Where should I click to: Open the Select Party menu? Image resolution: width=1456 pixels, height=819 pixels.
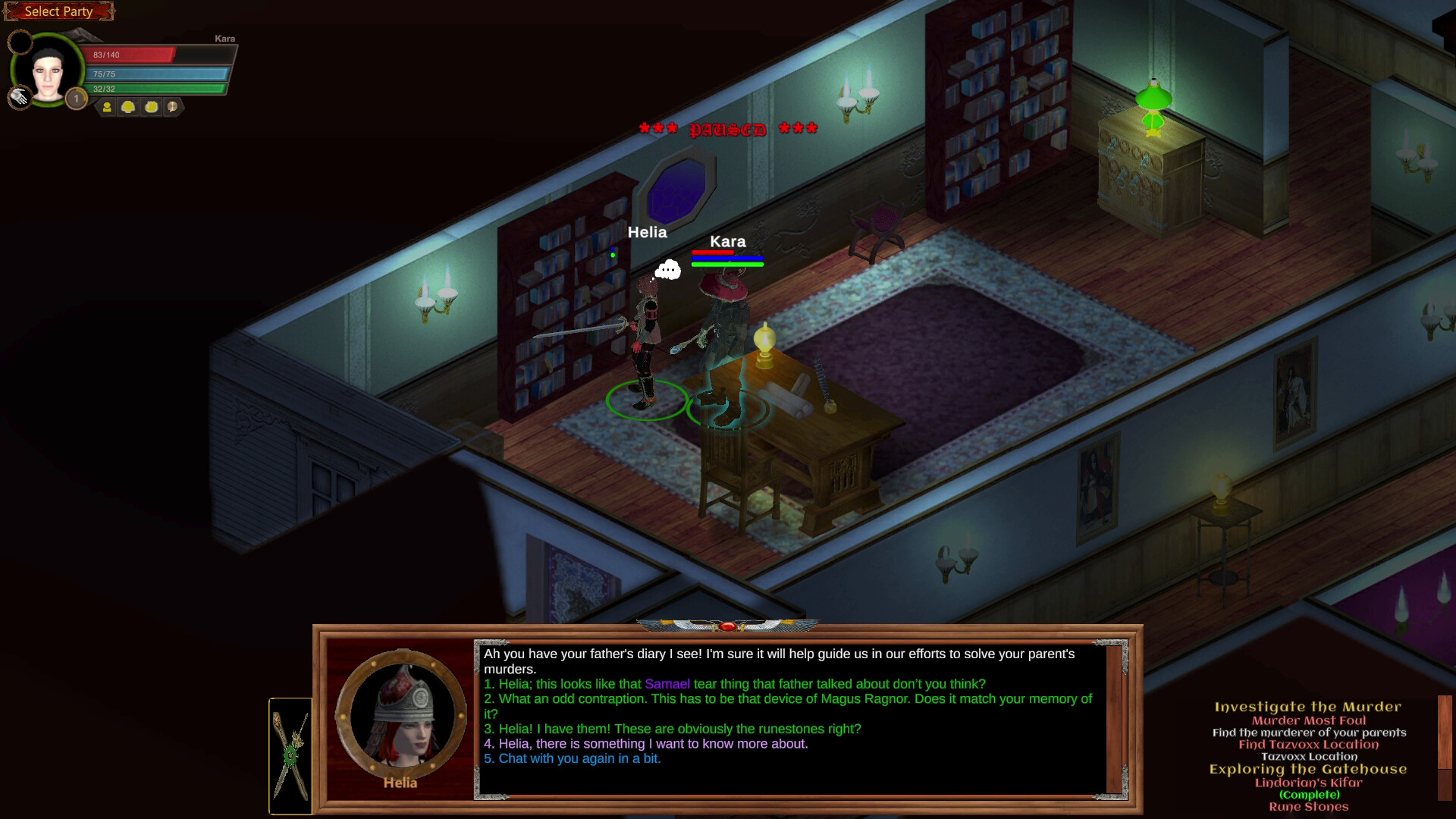(x=58, y=11)
